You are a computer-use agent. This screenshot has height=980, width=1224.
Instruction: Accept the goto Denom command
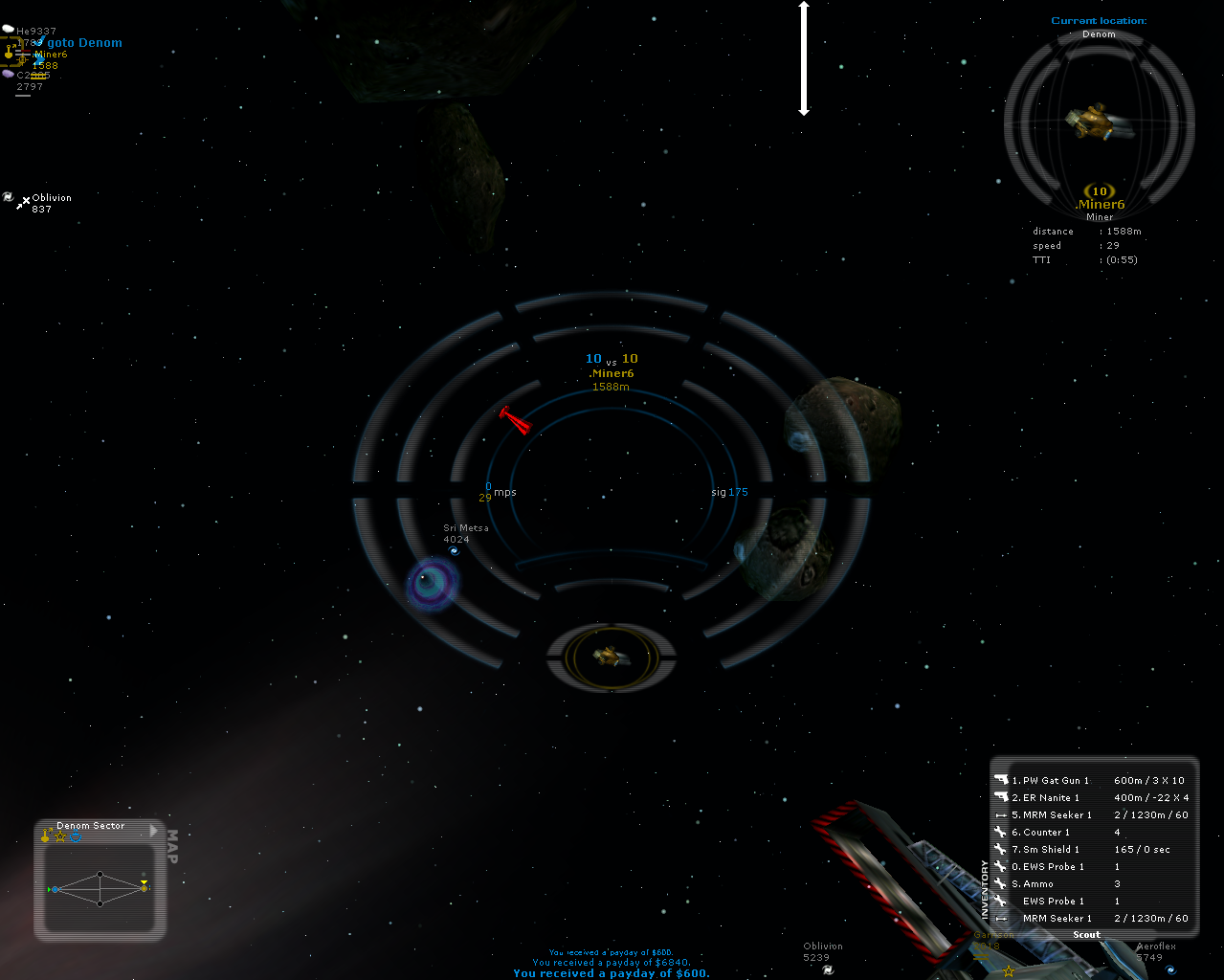pos(84,43)
